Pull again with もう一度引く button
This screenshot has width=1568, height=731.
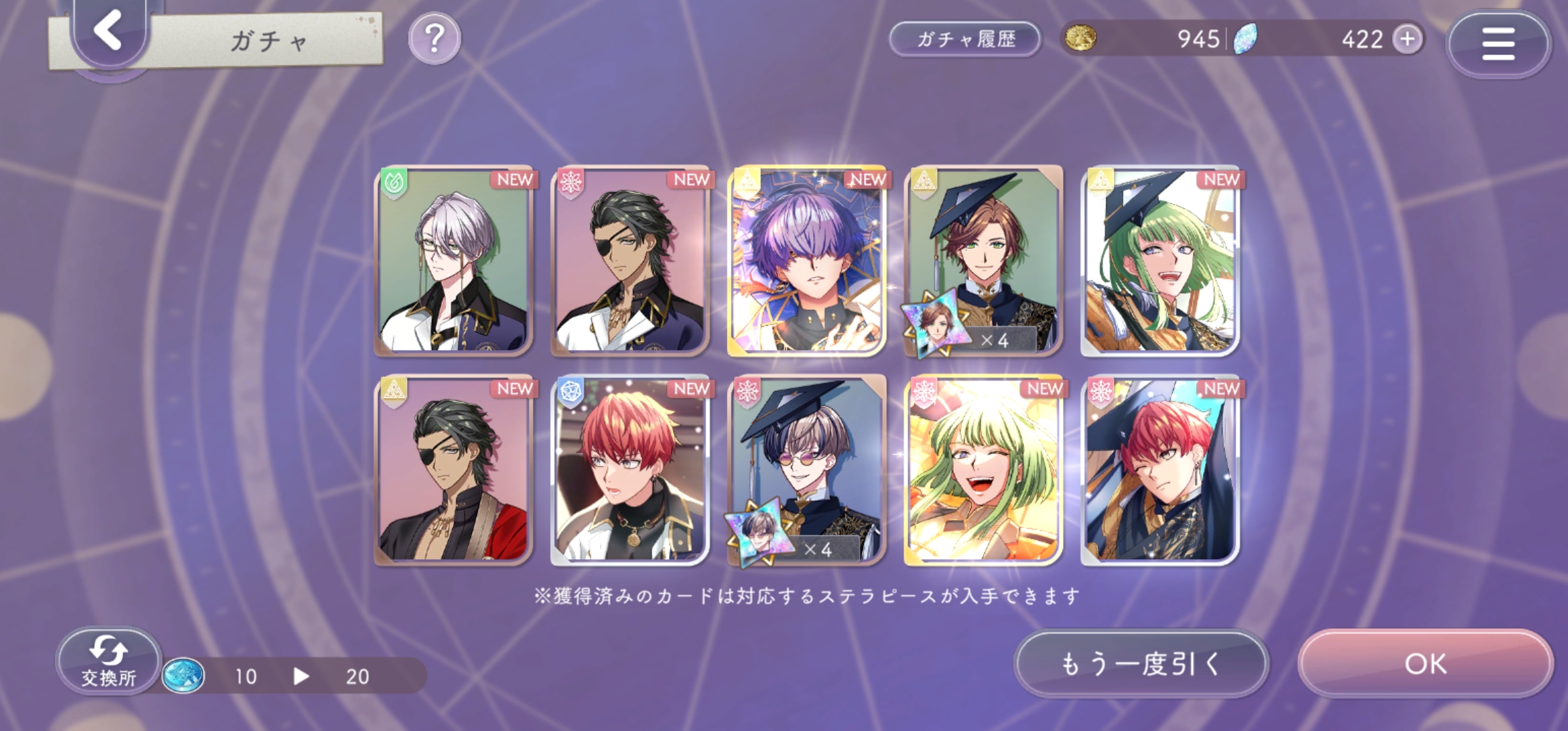[x=1140, y=664]
